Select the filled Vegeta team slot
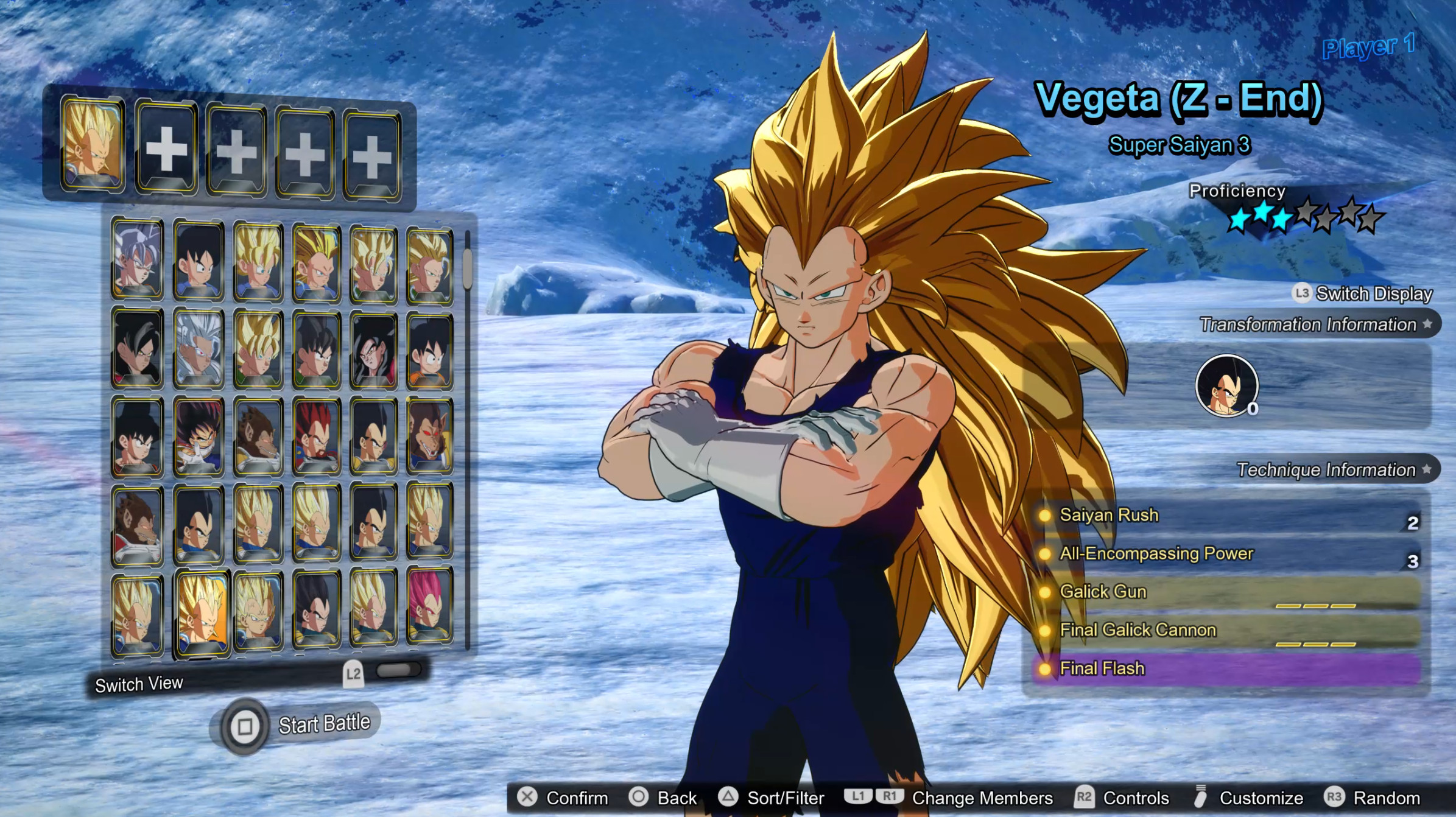 click(93, 144)
